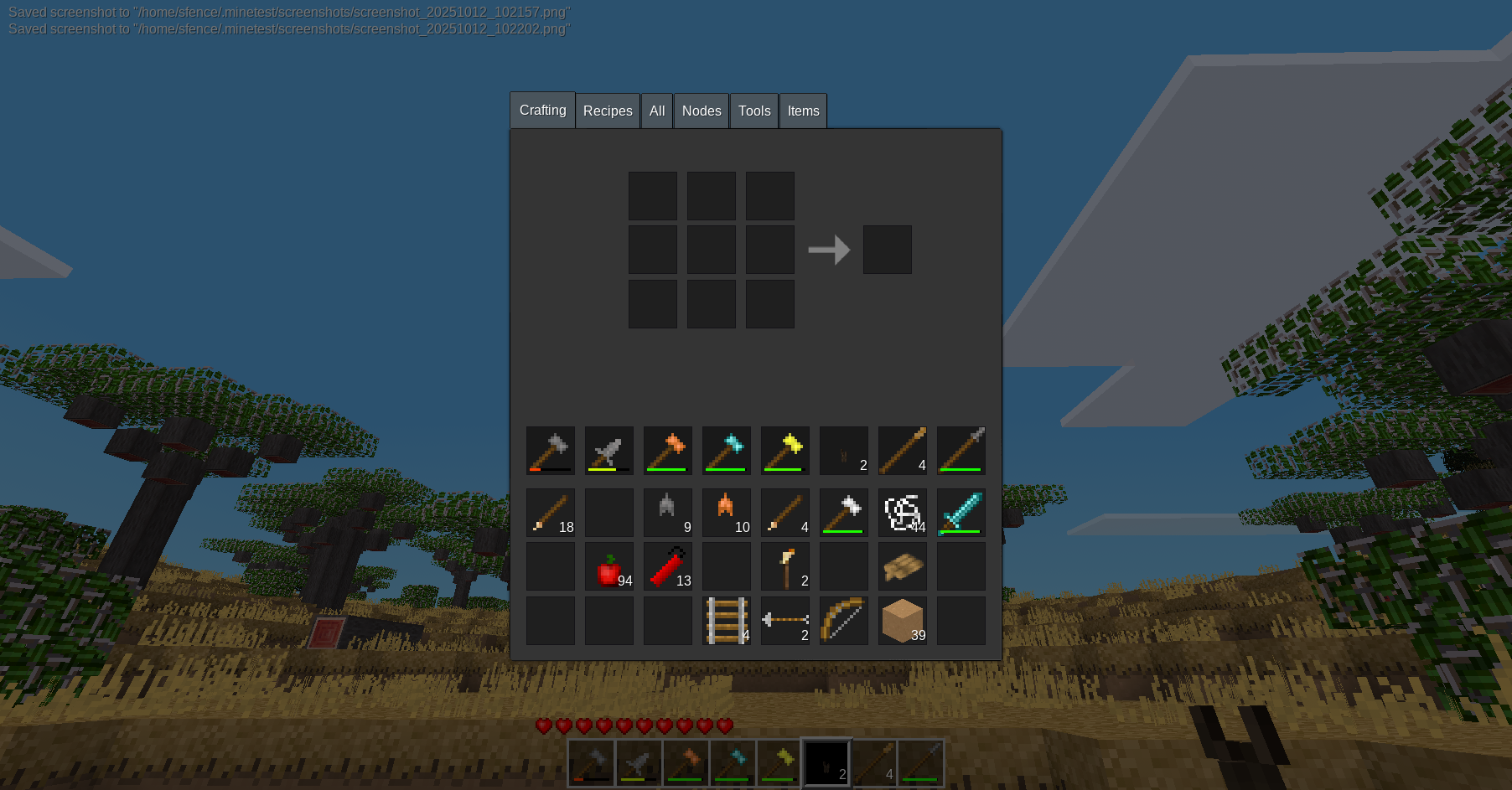The height and width of the screenshot is (790, 1512).
Task: Select the cyan diamond axe in inventory
Action: (x=727, y=451)
